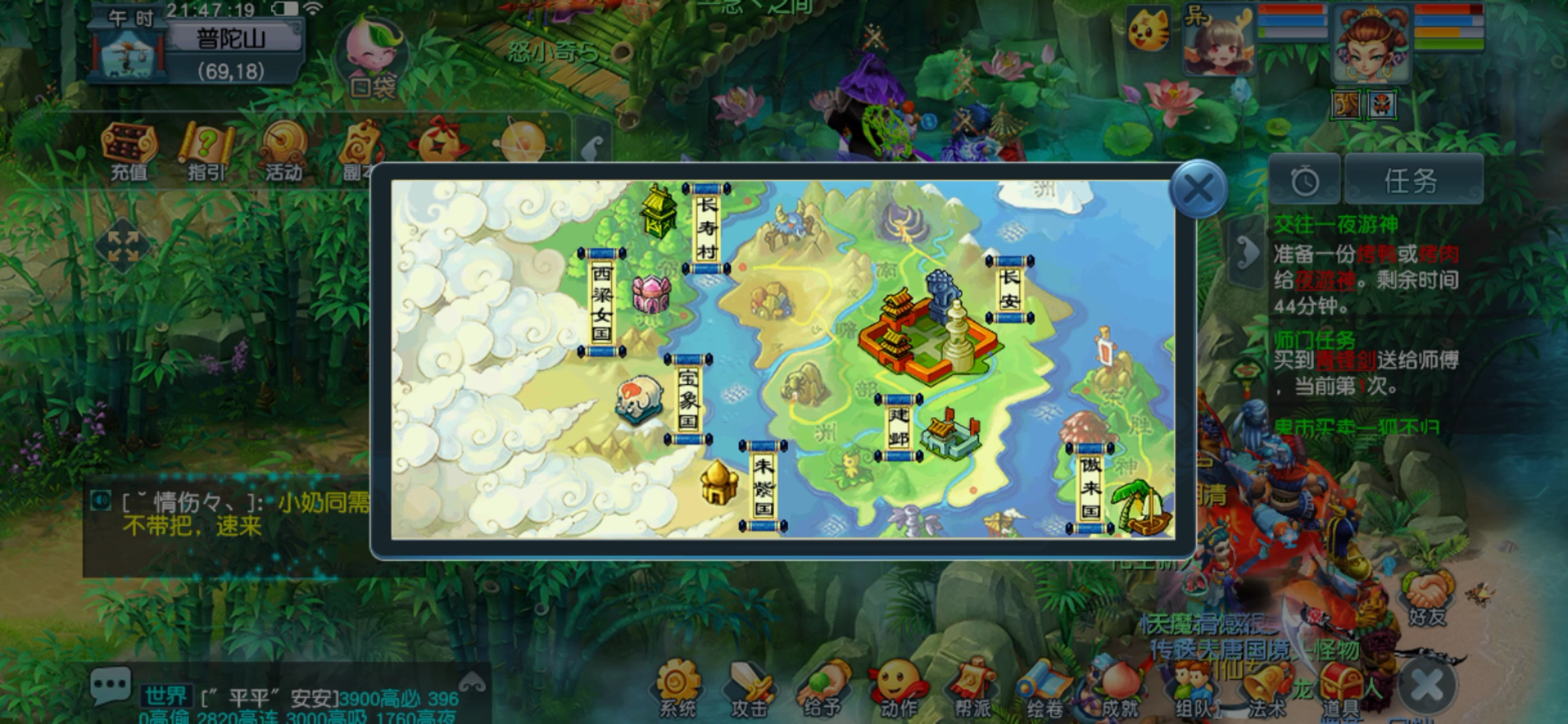This screenshot has height=724, width=1568.
Task: Go to 朱紫国 map label
Action: pyautogui.click(x=763, y=487)
